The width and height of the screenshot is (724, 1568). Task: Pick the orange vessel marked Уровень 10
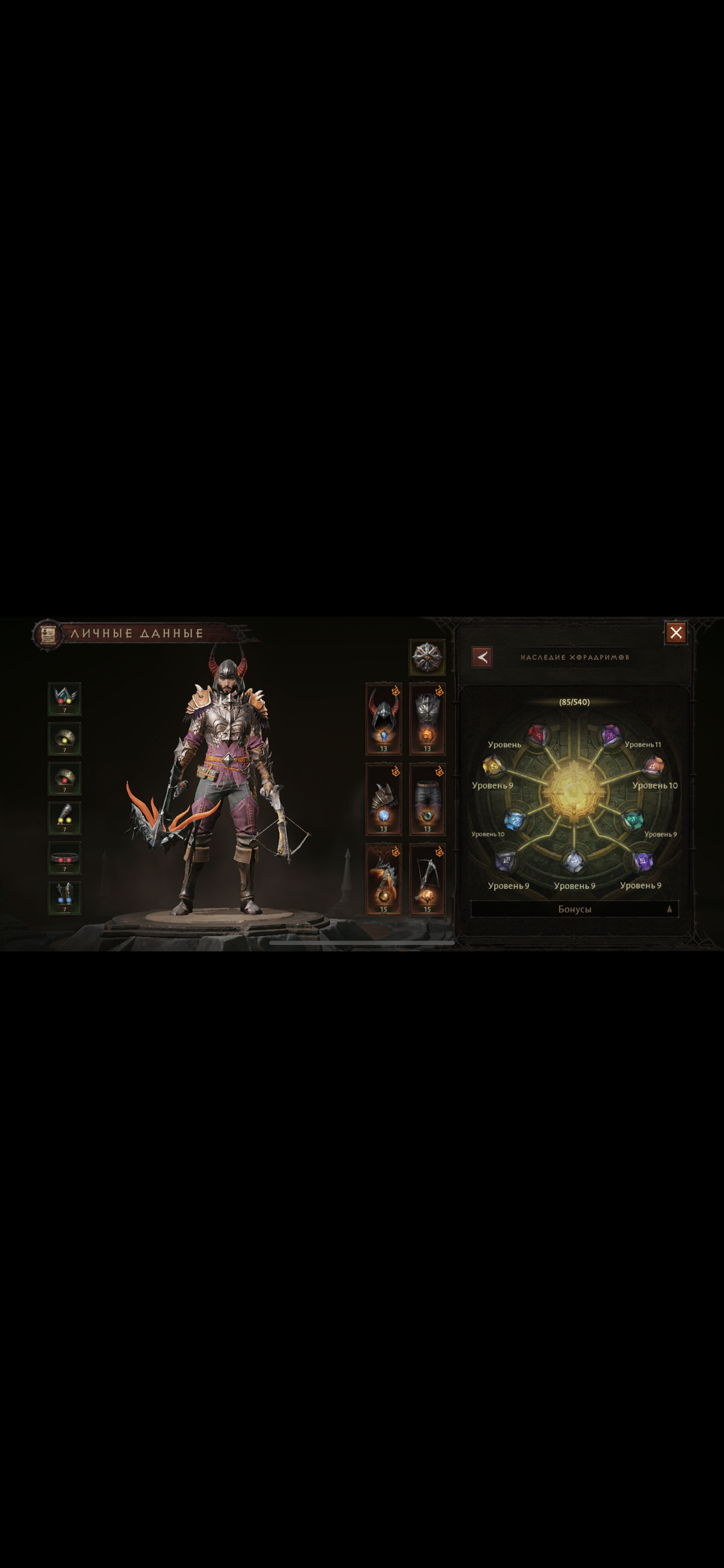[653, 766]
